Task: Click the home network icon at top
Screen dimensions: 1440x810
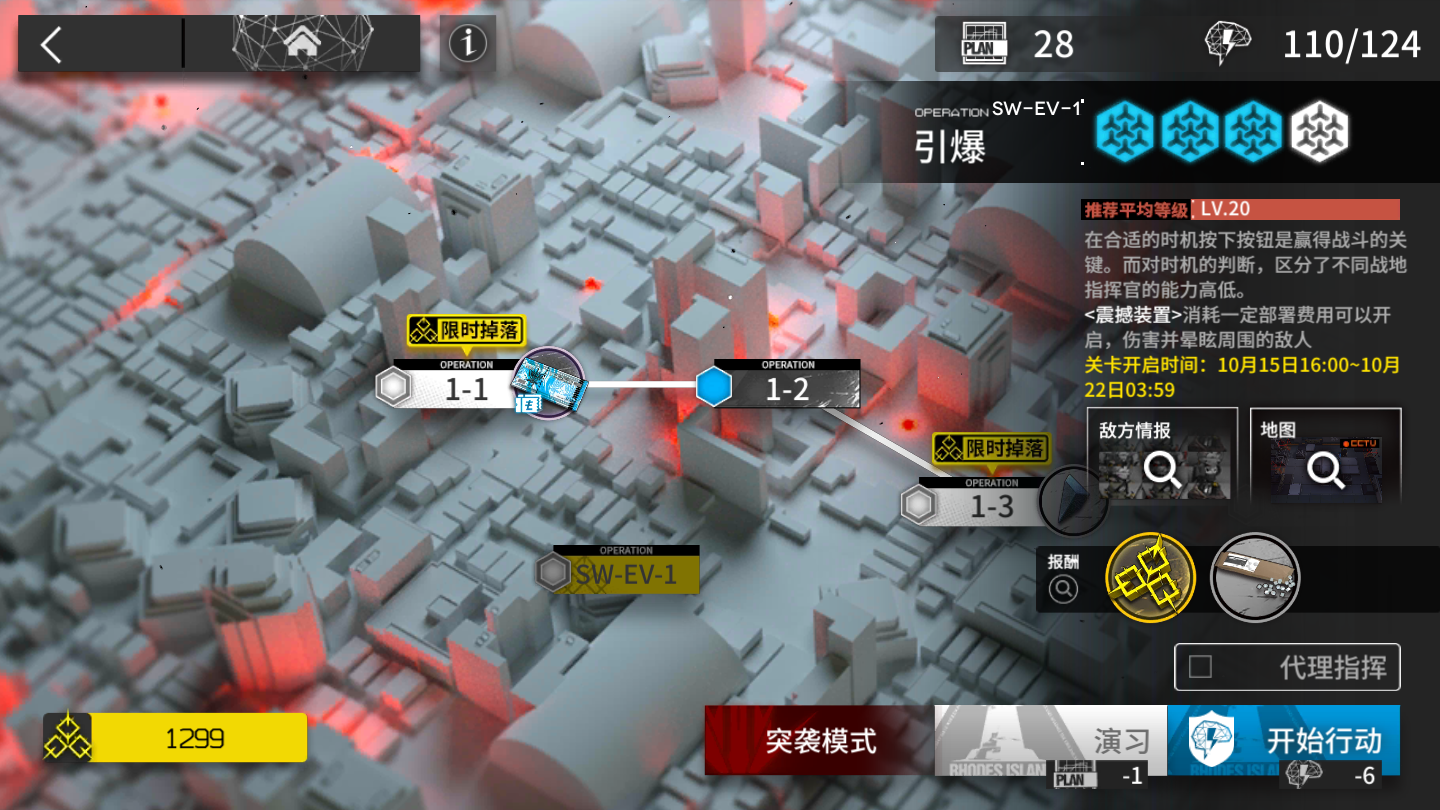Action: pos(302,42)
